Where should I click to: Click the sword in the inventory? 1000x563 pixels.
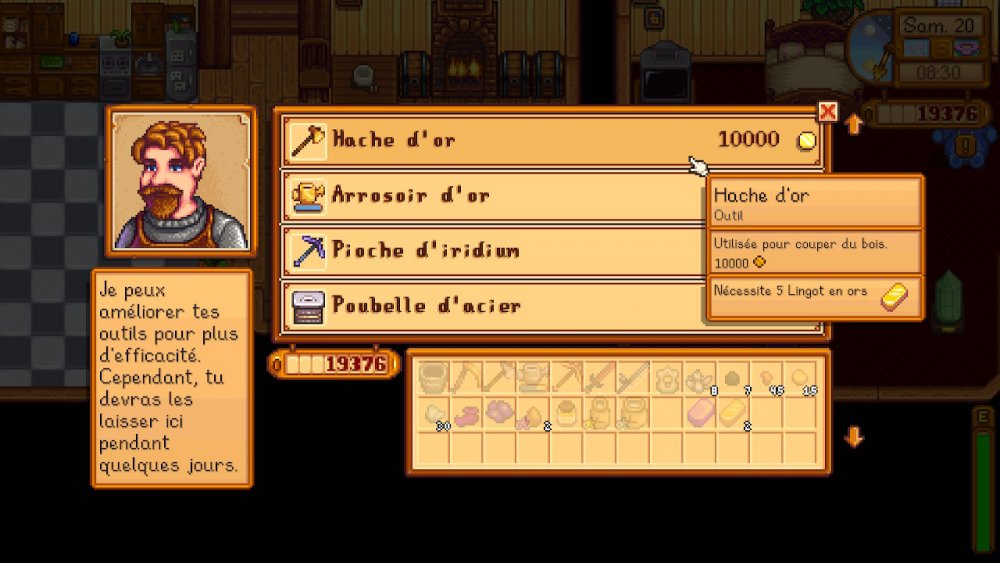click(599, 378)
